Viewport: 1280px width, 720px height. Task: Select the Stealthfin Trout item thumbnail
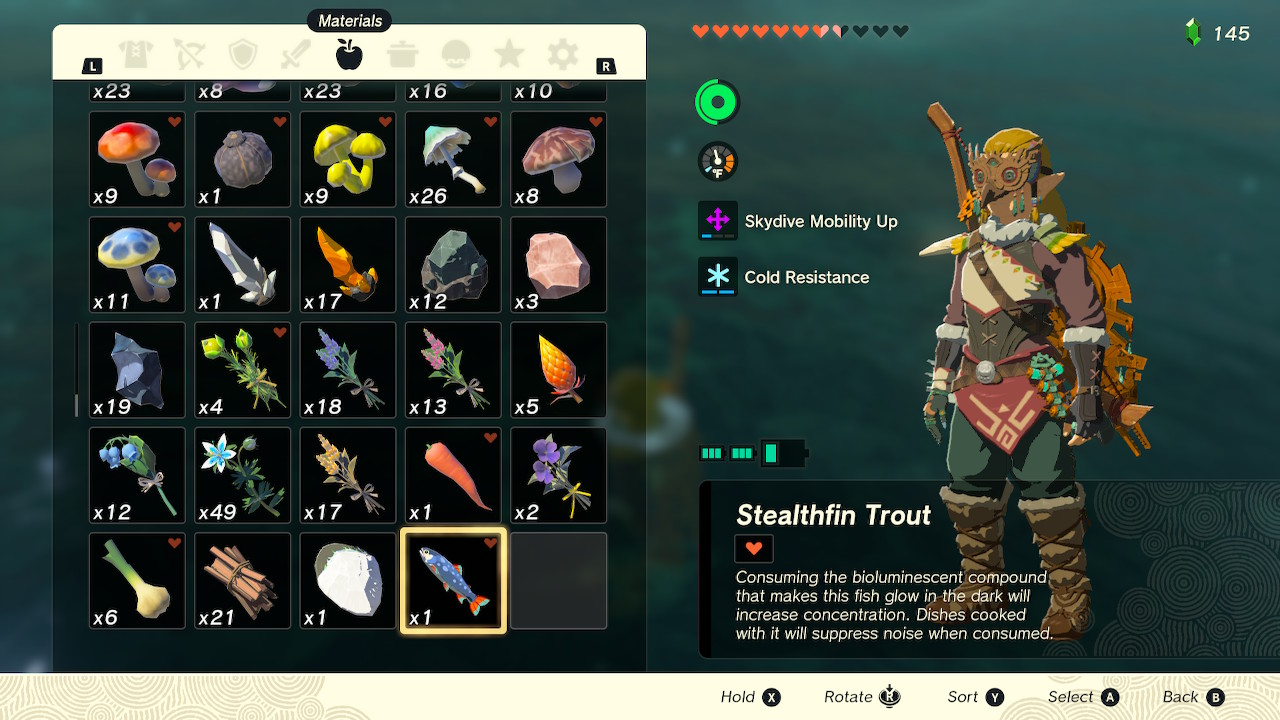pos(452,580)
